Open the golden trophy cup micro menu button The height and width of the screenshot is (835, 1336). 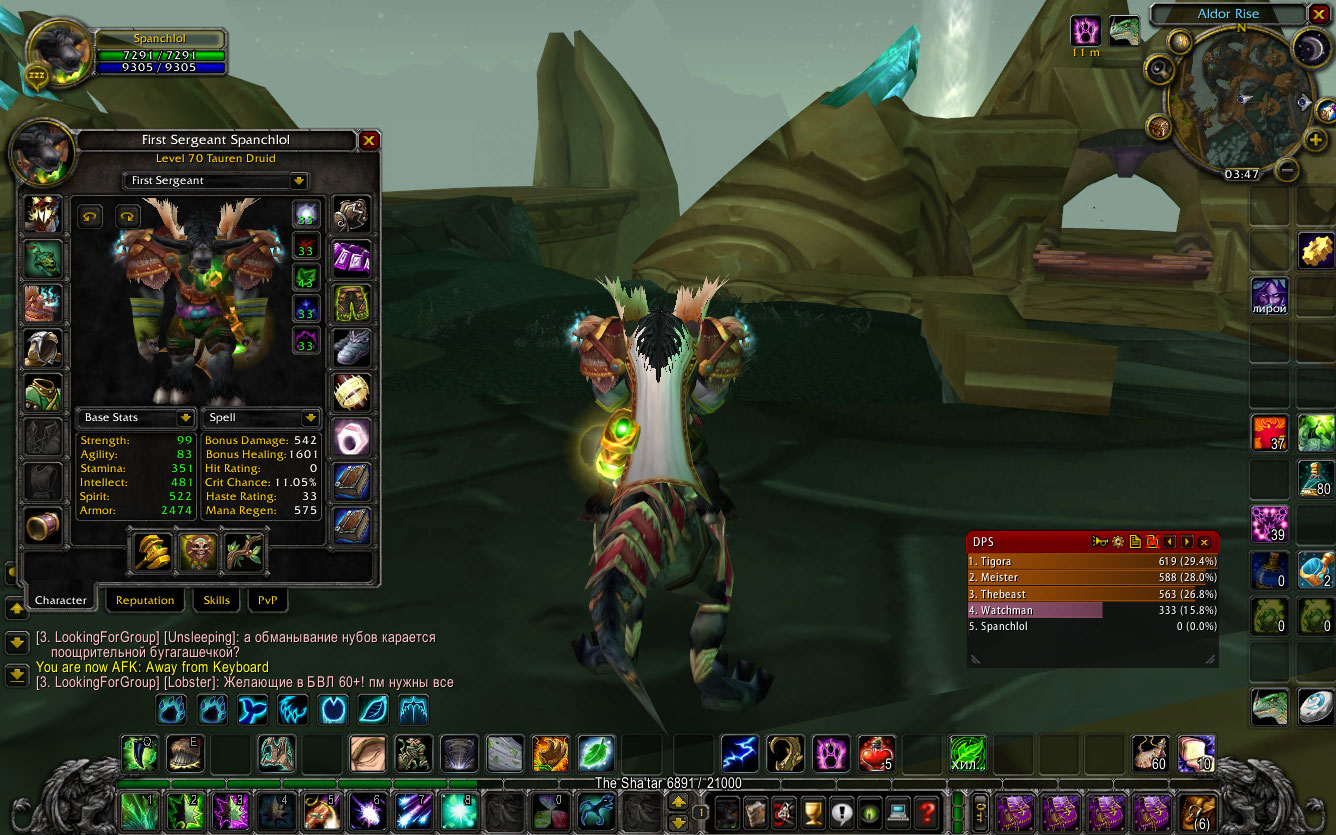coord(814,810)
